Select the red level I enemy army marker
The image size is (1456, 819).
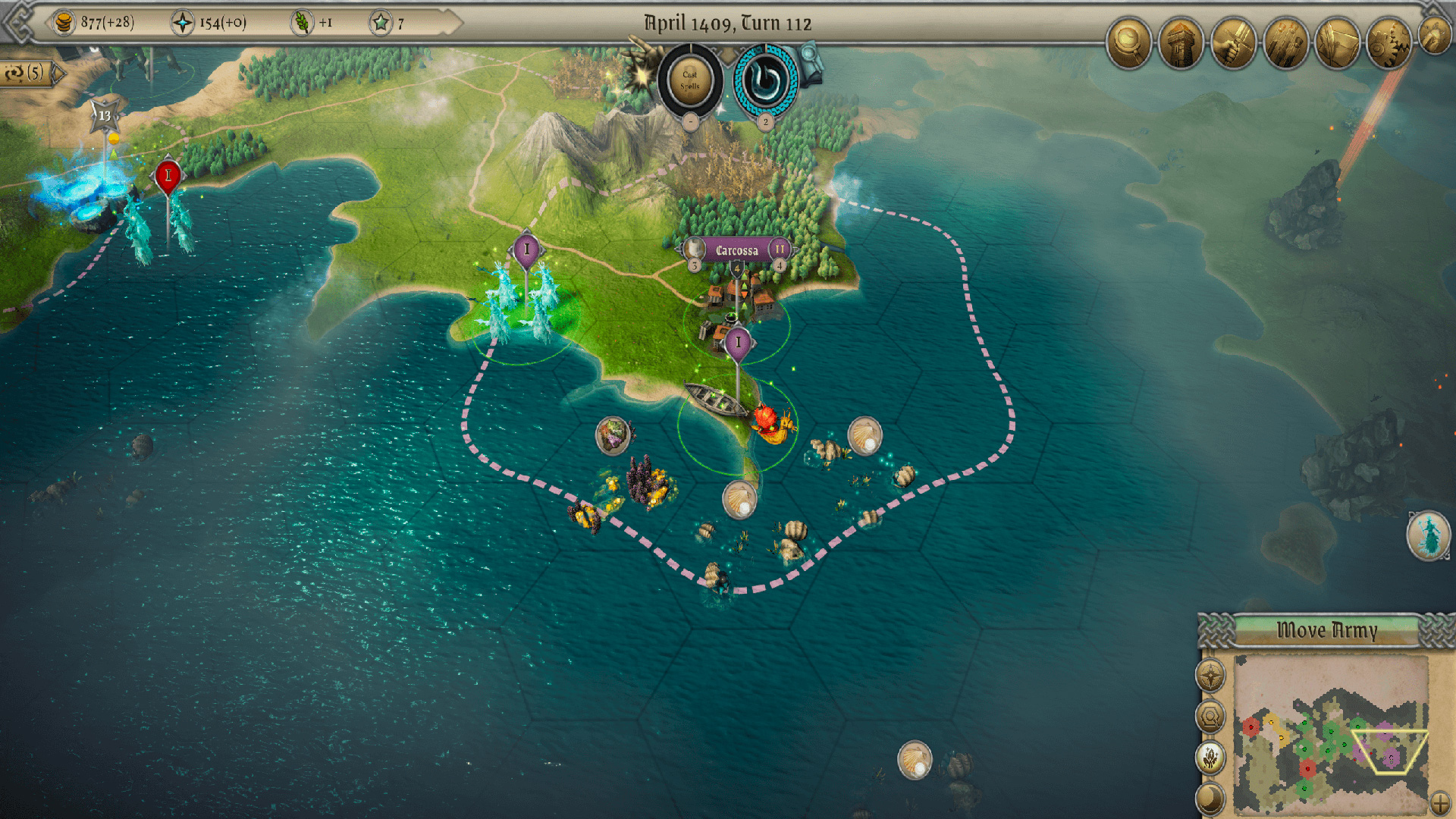168,176
